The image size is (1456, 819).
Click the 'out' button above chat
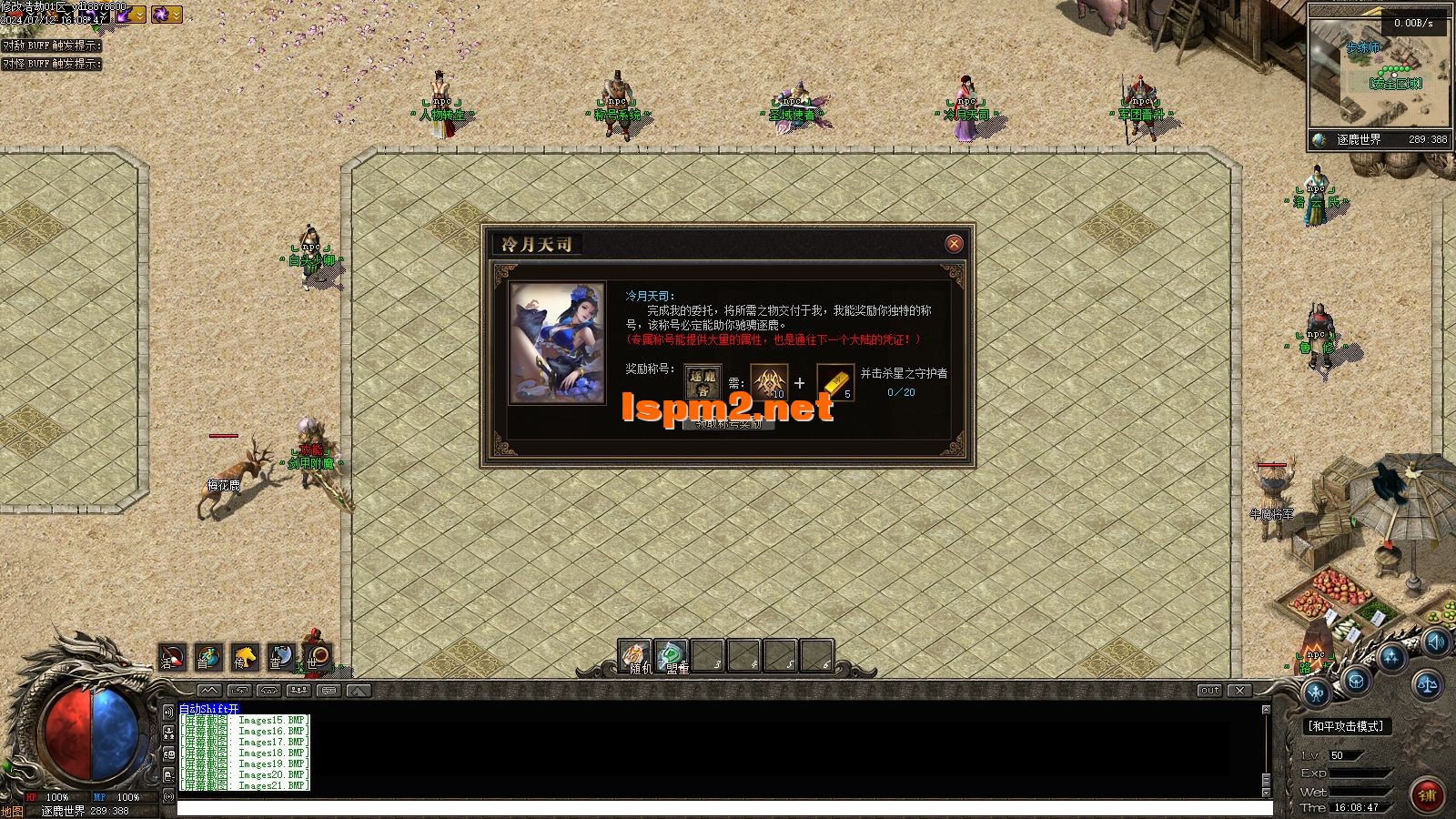[1209, 691]
